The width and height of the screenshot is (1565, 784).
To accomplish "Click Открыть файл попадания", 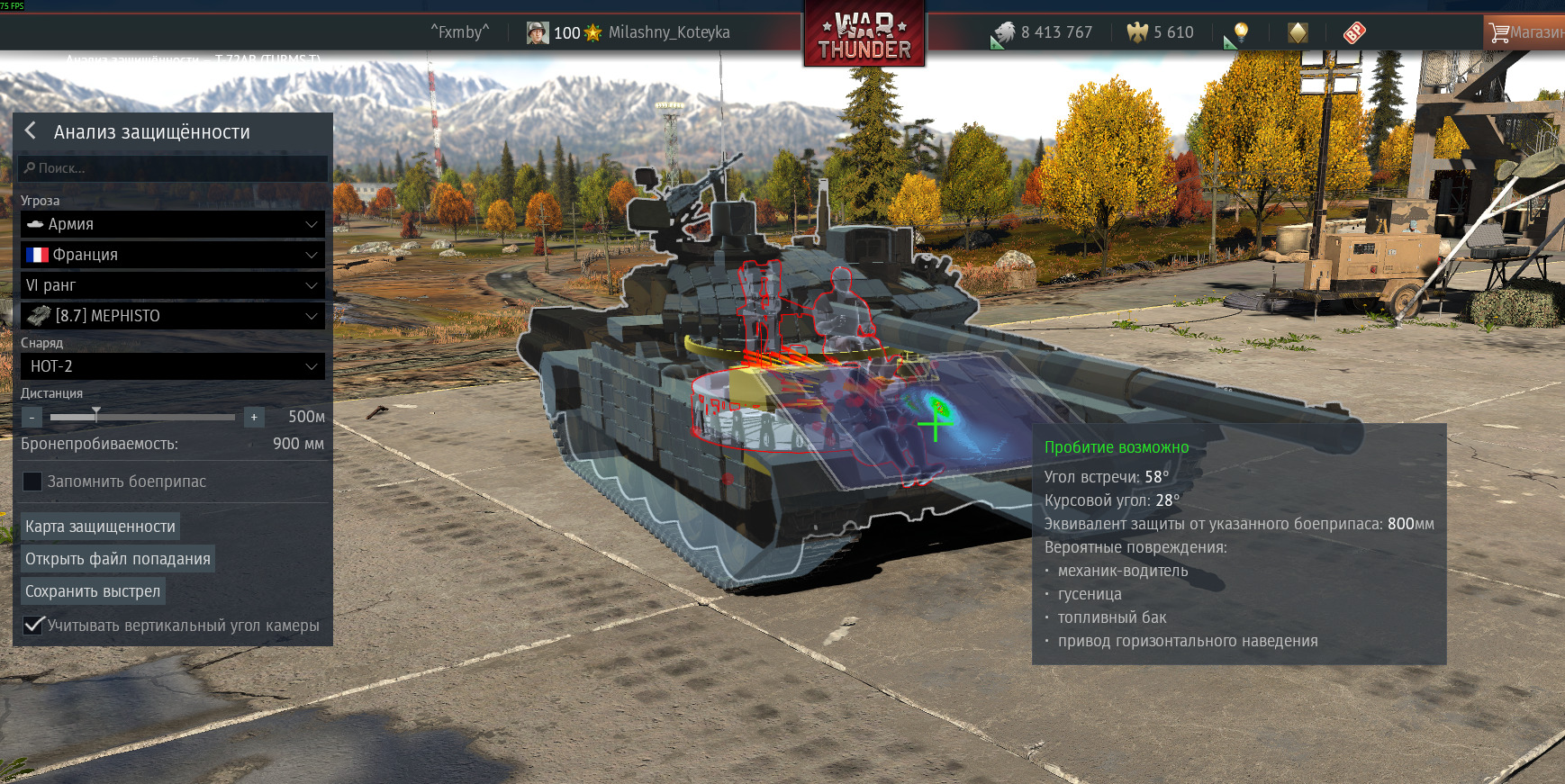I will pyautogui.click(x=117, y=559).
